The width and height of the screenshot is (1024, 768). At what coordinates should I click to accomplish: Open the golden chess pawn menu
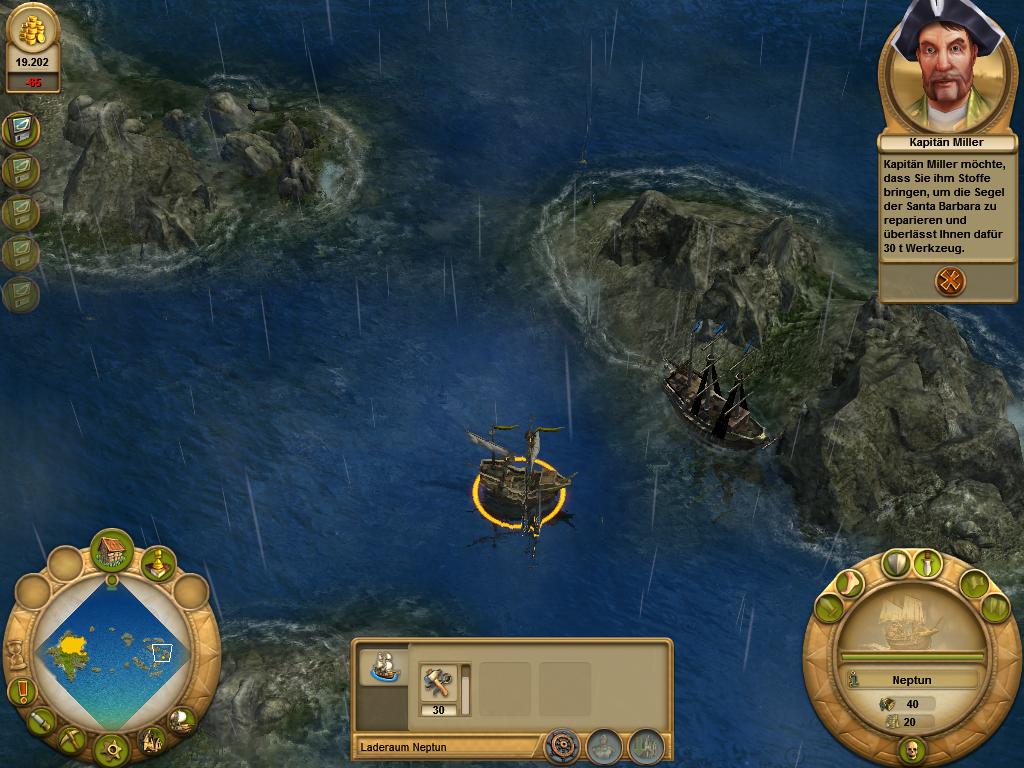tap(157, 564)
